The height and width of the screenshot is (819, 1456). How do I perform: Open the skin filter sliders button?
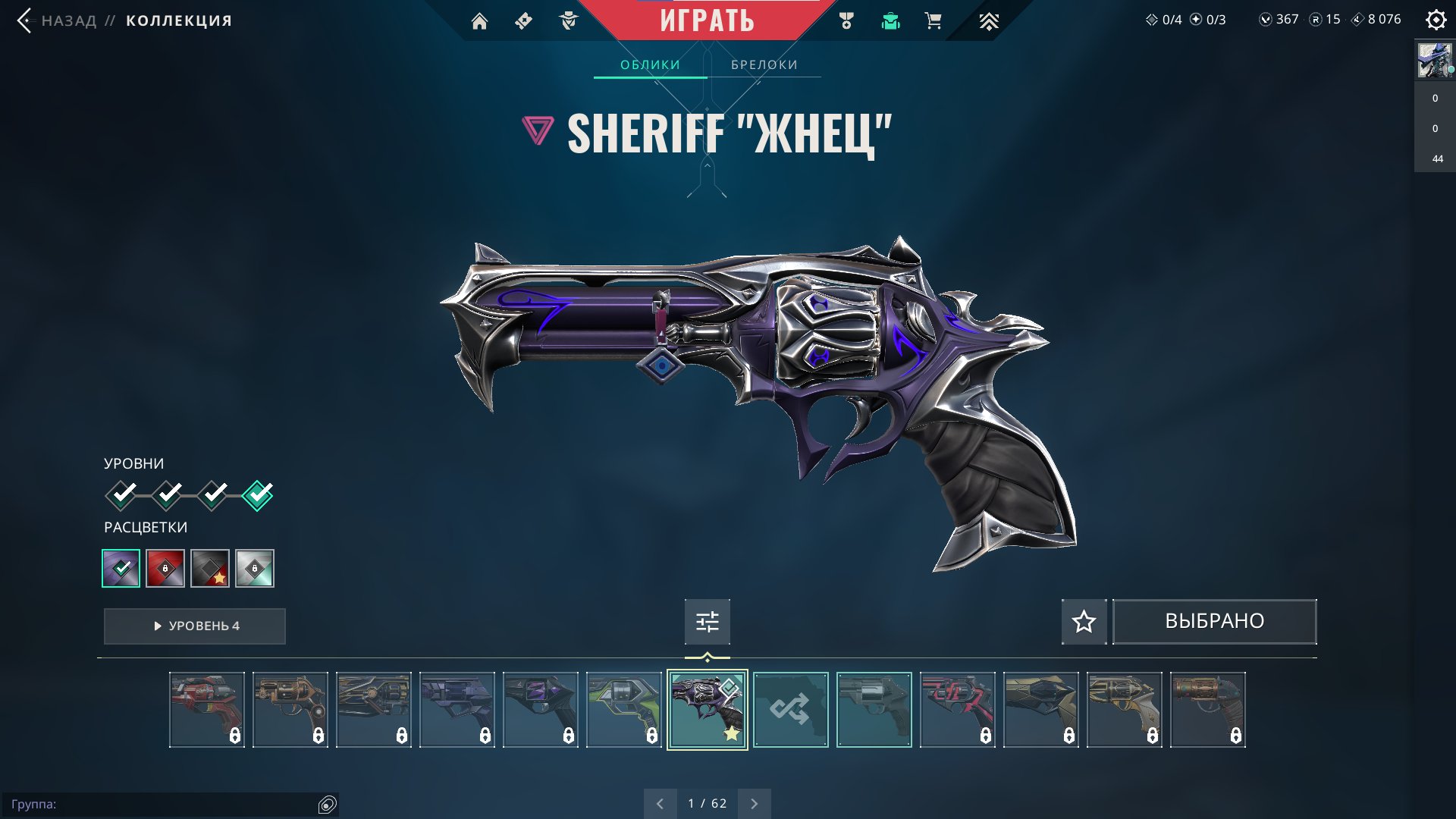click(x=707, y=622)
